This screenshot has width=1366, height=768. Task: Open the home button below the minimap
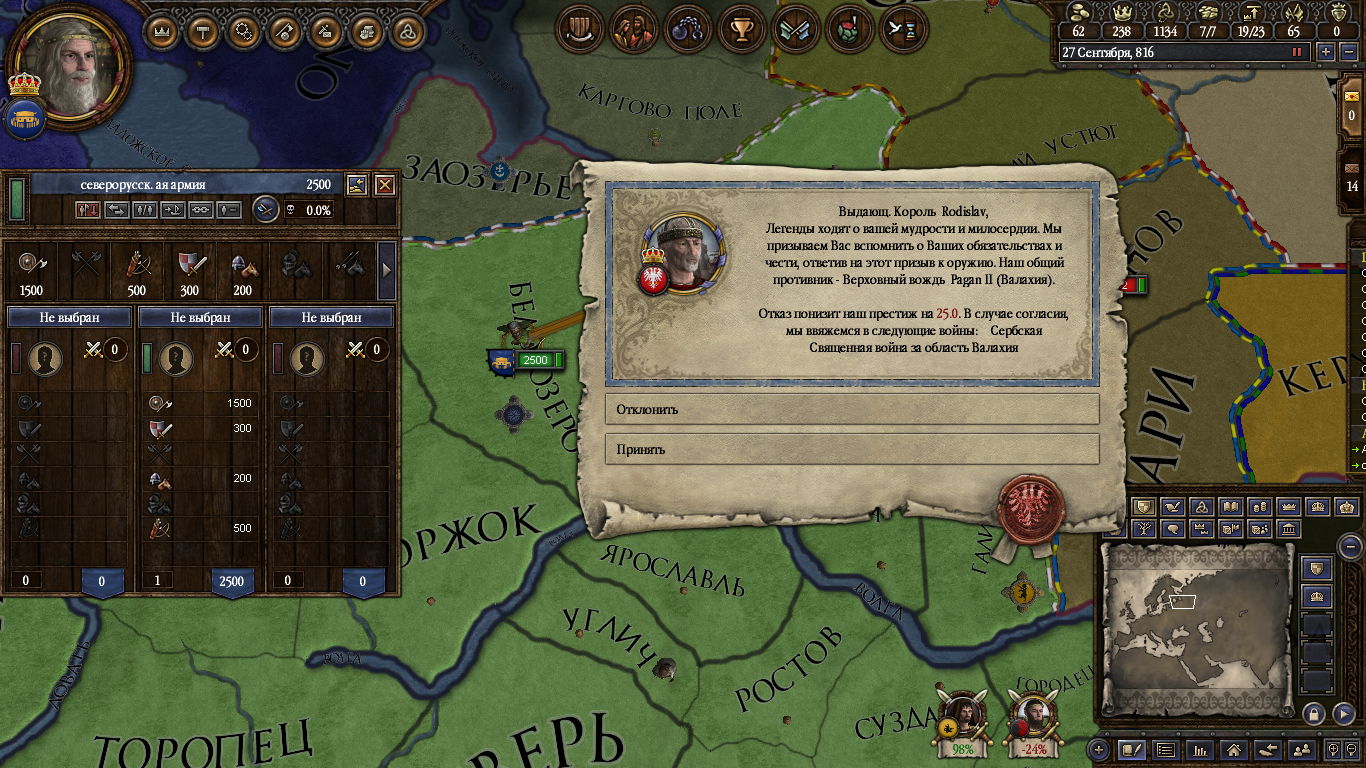(1233, 749)
